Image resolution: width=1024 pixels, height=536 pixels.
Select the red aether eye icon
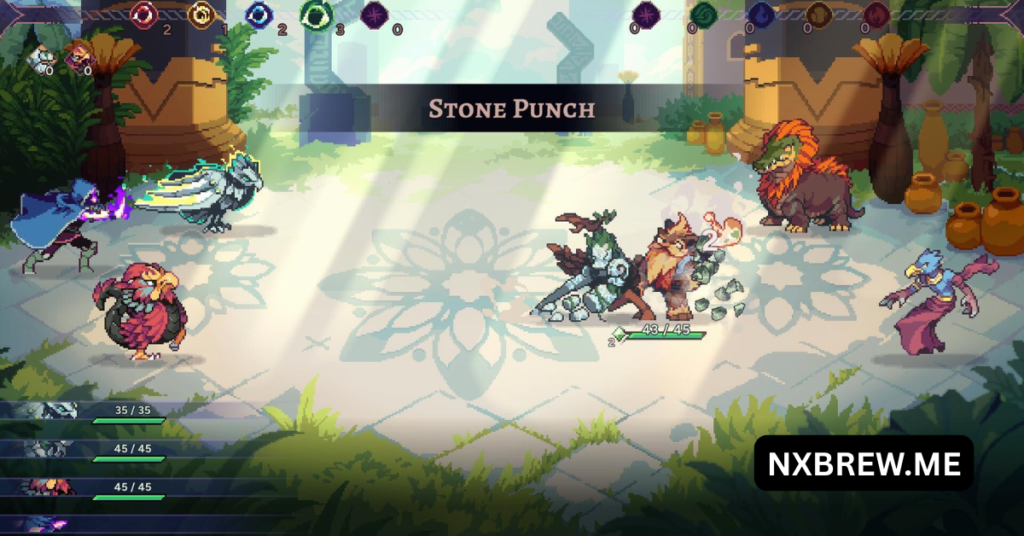[145, 15]
